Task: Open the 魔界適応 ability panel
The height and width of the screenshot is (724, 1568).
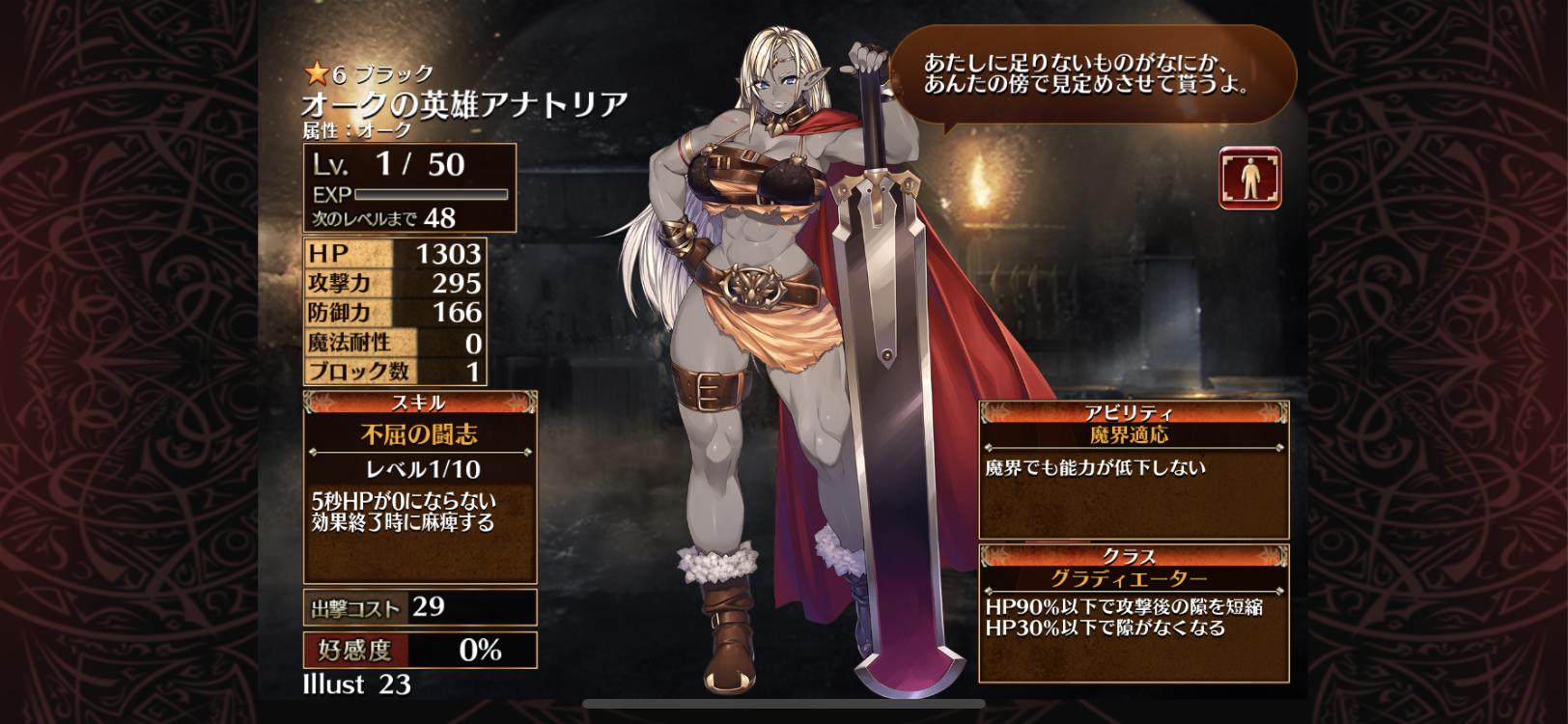Action: tap(1134, 470)
